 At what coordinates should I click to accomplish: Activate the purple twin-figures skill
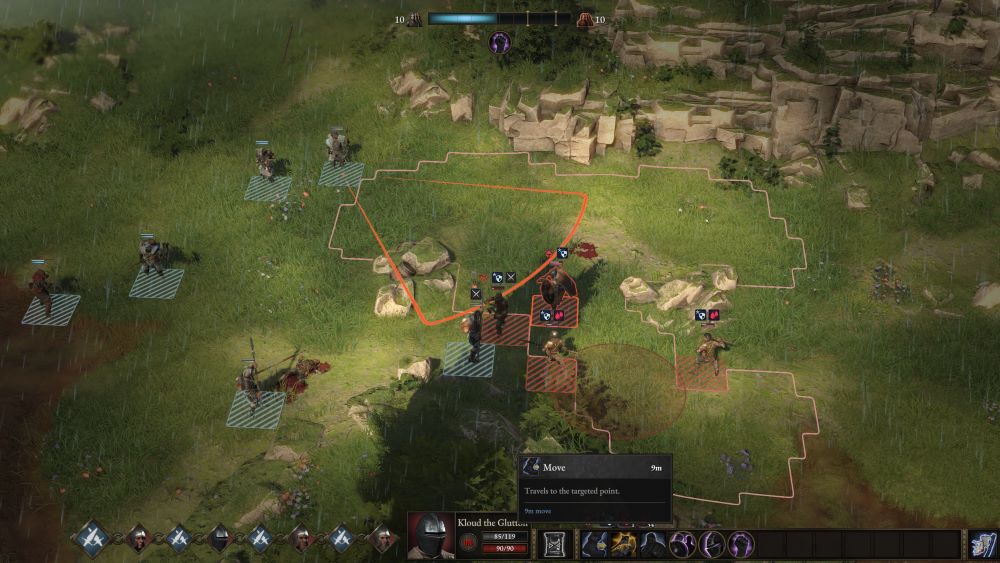pyautogui.click(x=683, y=544)
